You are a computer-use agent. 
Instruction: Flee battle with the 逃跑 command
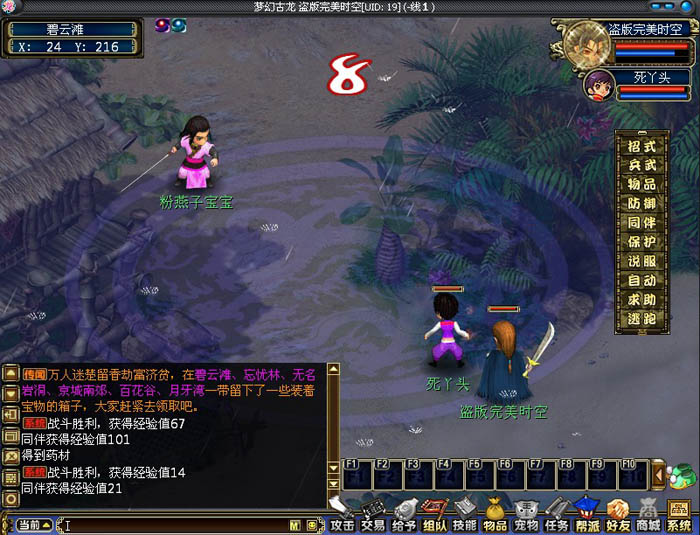click(642, 317)
